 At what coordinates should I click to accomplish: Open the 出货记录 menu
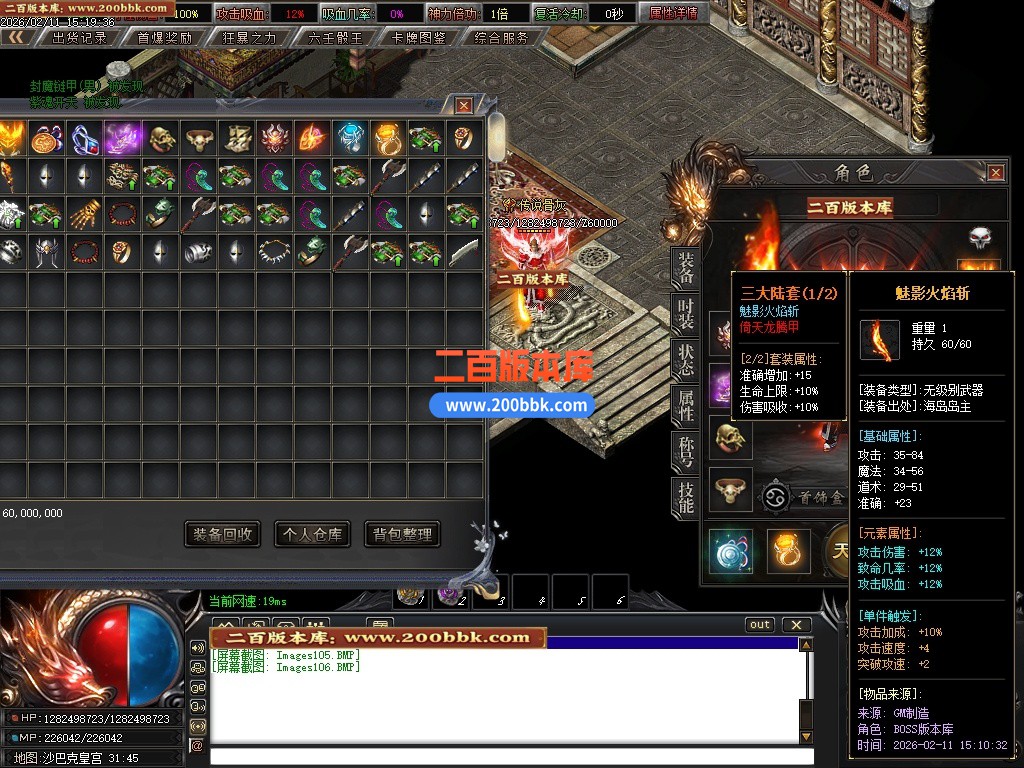(x=80, y=38)
